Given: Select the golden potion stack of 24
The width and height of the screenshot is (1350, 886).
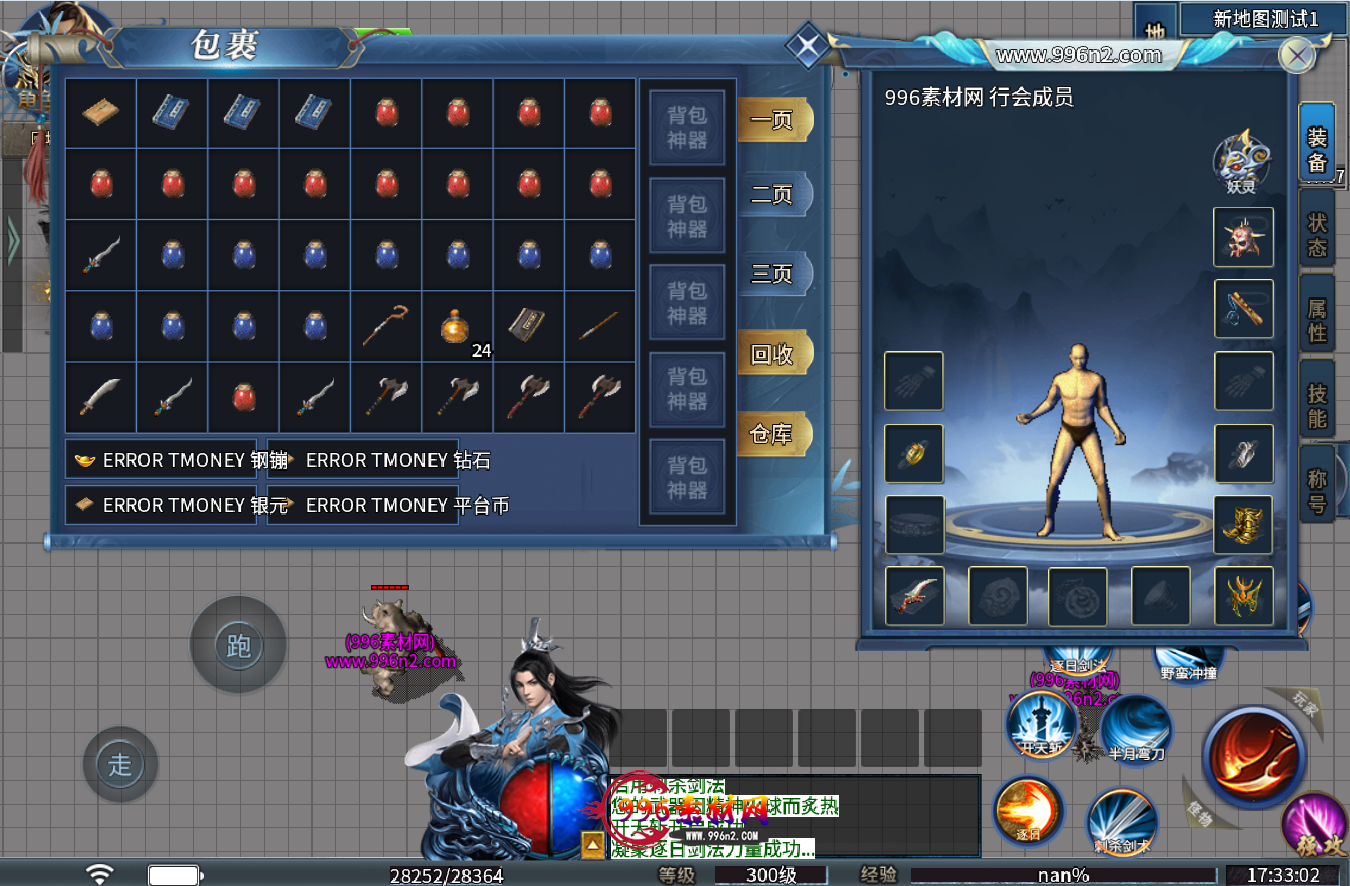Looking at the screenshot, I should pyautogui.click(x=457, y=326).
